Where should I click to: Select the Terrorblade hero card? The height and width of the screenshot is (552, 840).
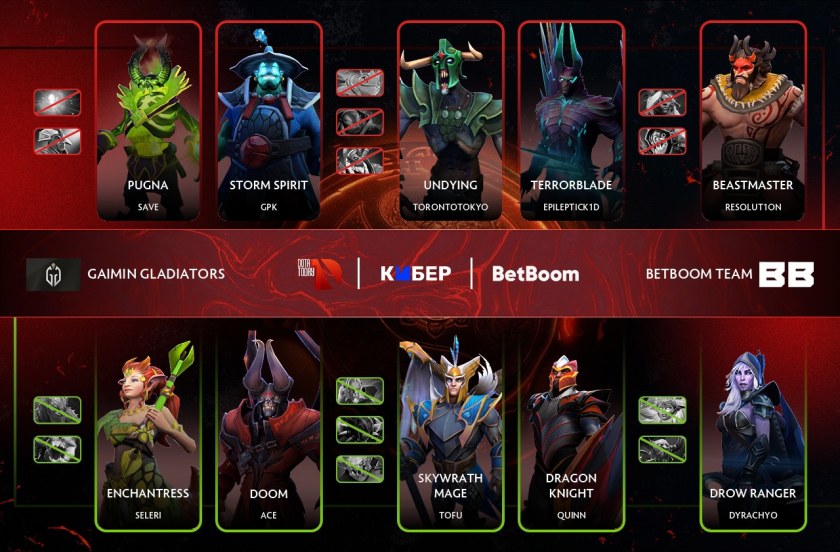pos(571,120)
